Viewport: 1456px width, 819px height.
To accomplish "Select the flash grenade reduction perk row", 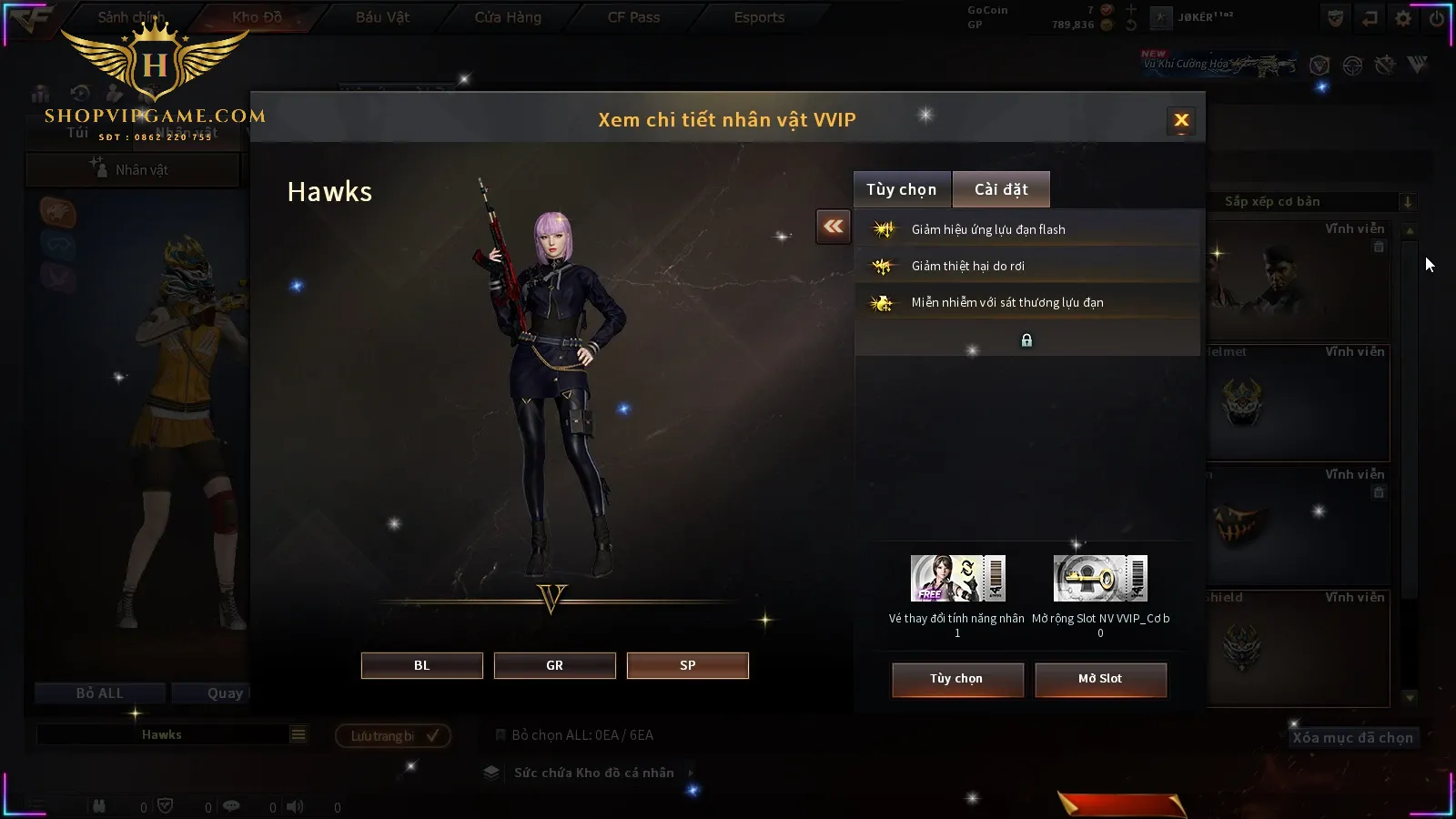I will 1026,229.
